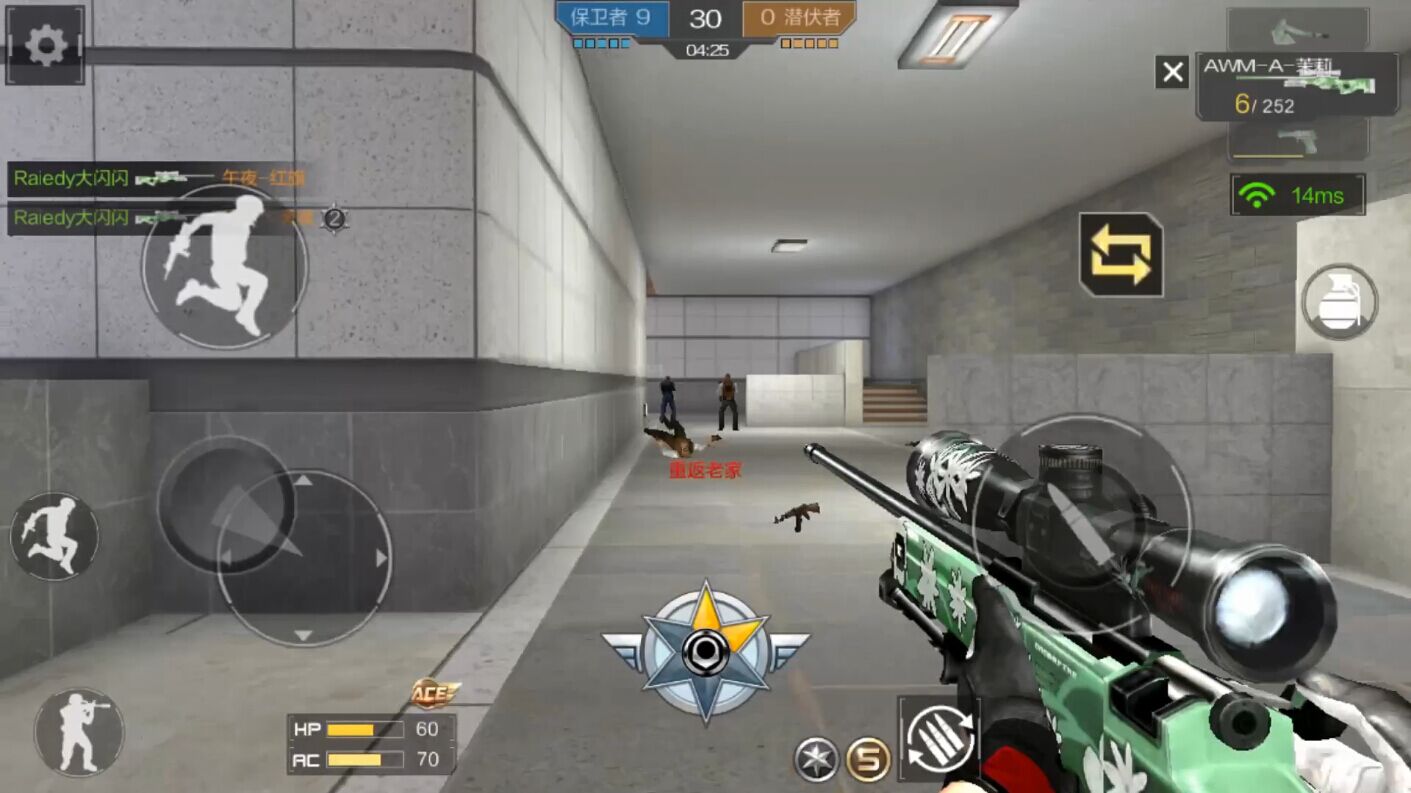
Task: Activate the crouching shooter stance button
Action: click(x=79, y=732)
